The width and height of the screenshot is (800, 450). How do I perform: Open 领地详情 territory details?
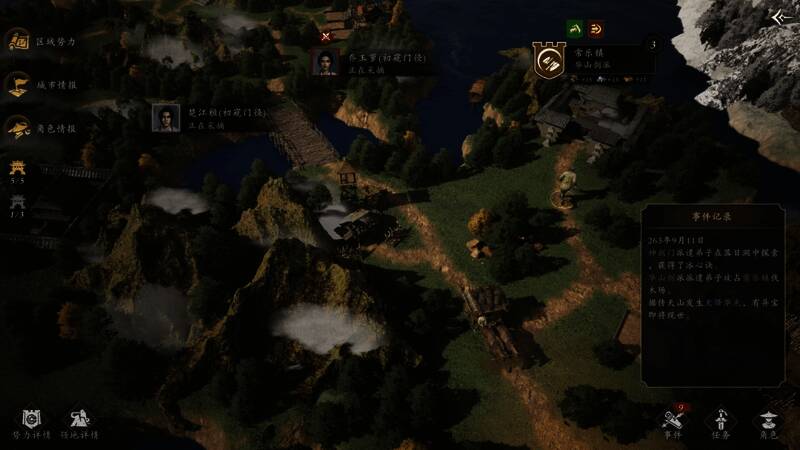80,423
